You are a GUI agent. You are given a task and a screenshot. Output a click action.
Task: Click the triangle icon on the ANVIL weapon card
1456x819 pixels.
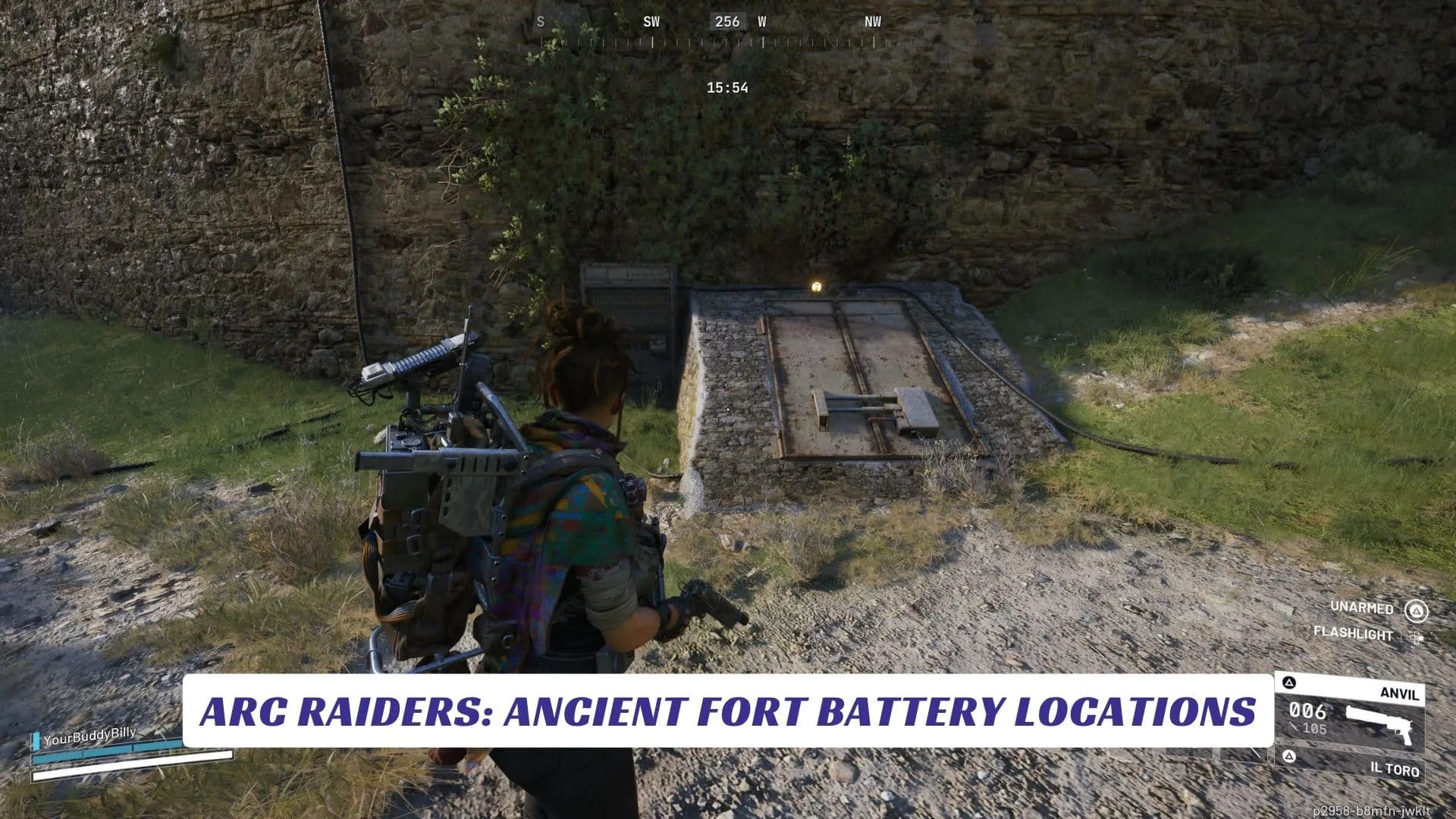click(1287, 681)
